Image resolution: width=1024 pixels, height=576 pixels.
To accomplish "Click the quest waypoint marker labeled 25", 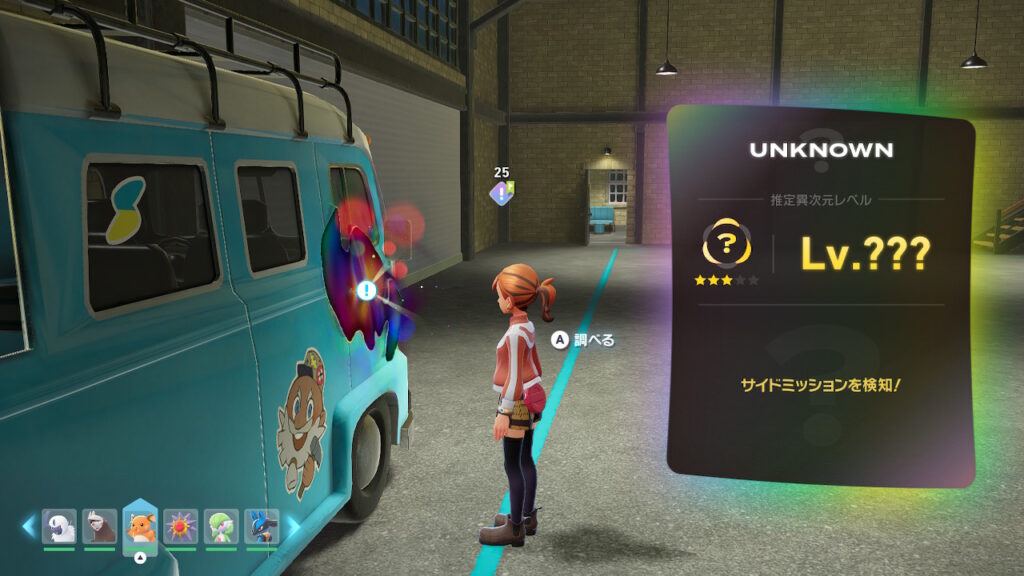I will click(x=501, y=191).
